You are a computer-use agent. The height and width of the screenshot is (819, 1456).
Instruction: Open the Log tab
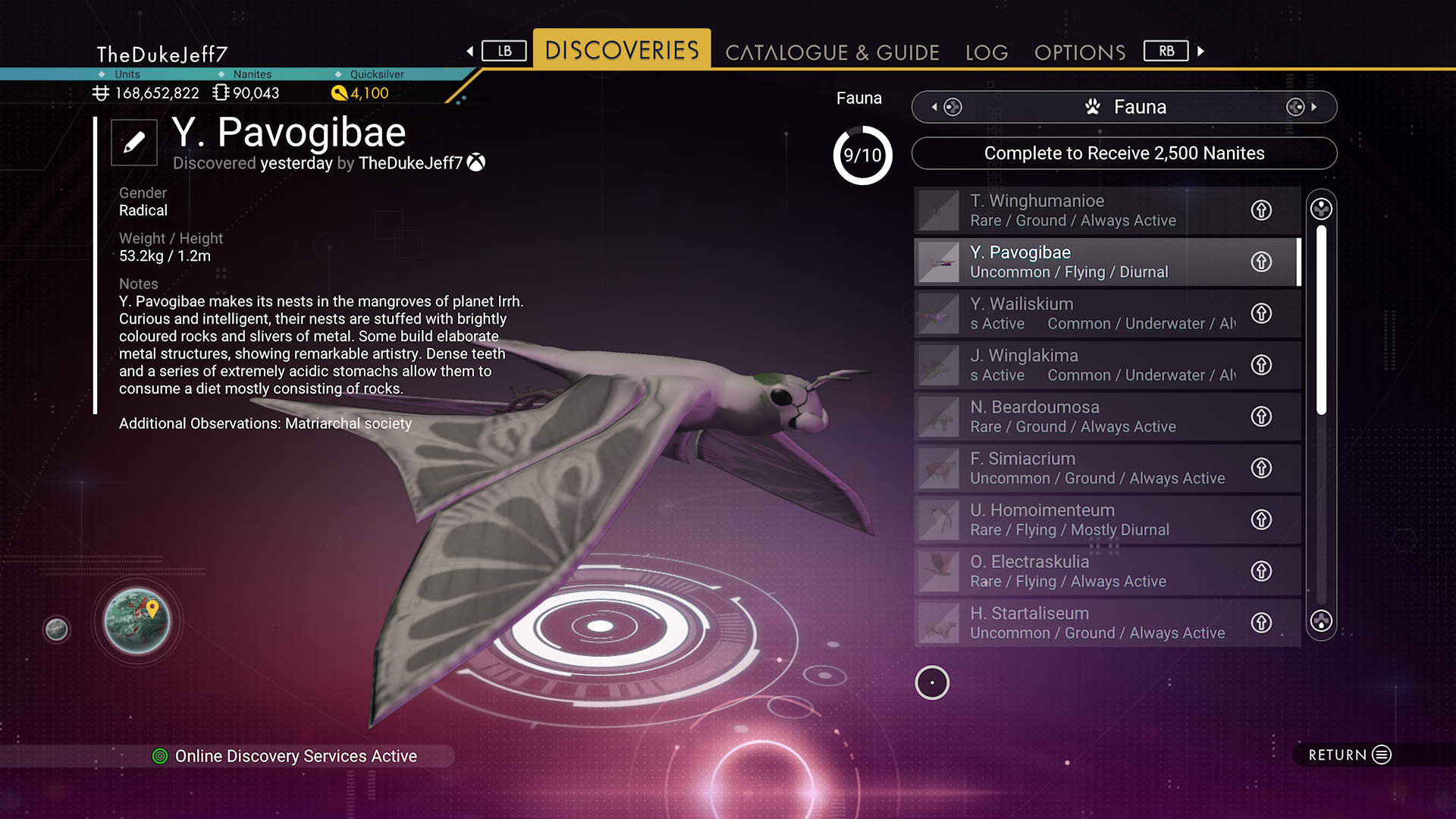click(987, 52)
